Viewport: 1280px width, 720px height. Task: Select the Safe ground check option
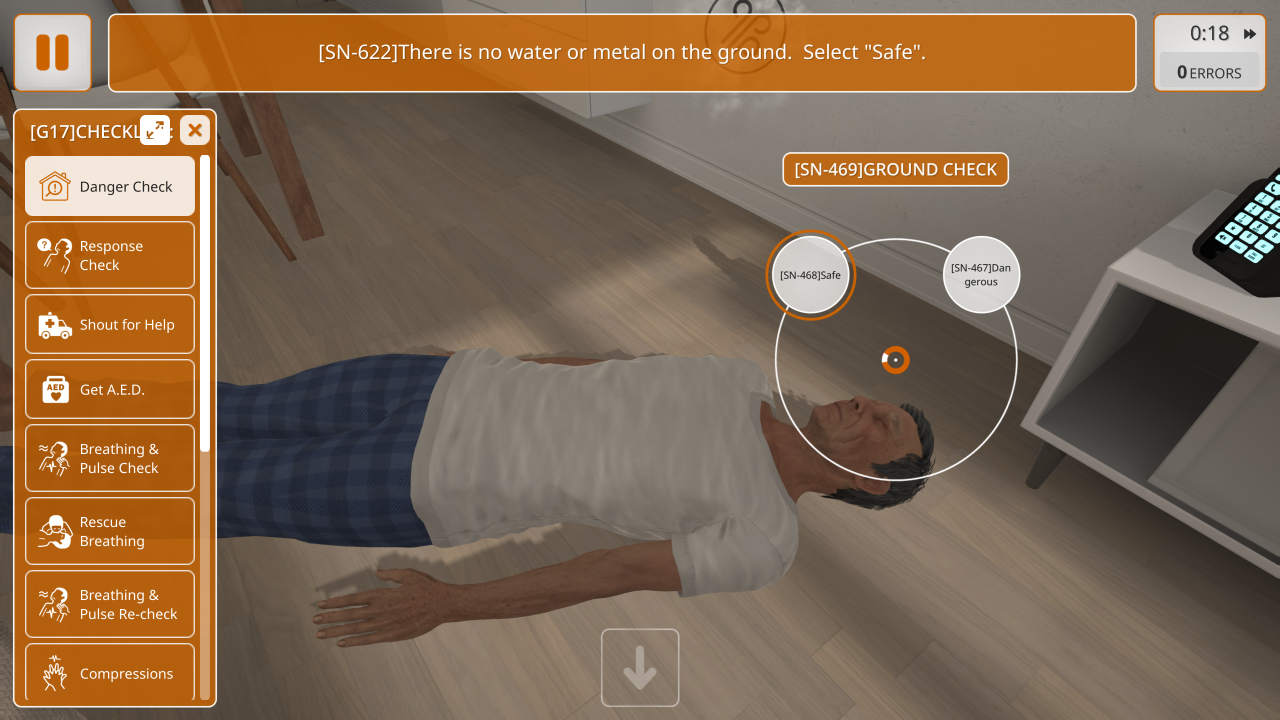pos(810,275)
